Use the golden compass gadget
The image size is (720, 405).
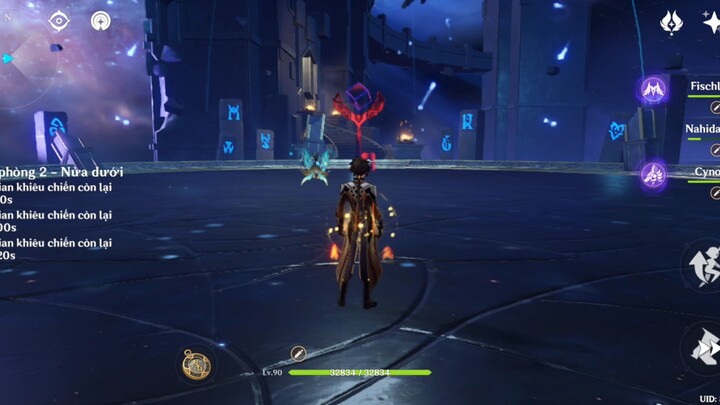pyautogui.click(x=196, y=364)
